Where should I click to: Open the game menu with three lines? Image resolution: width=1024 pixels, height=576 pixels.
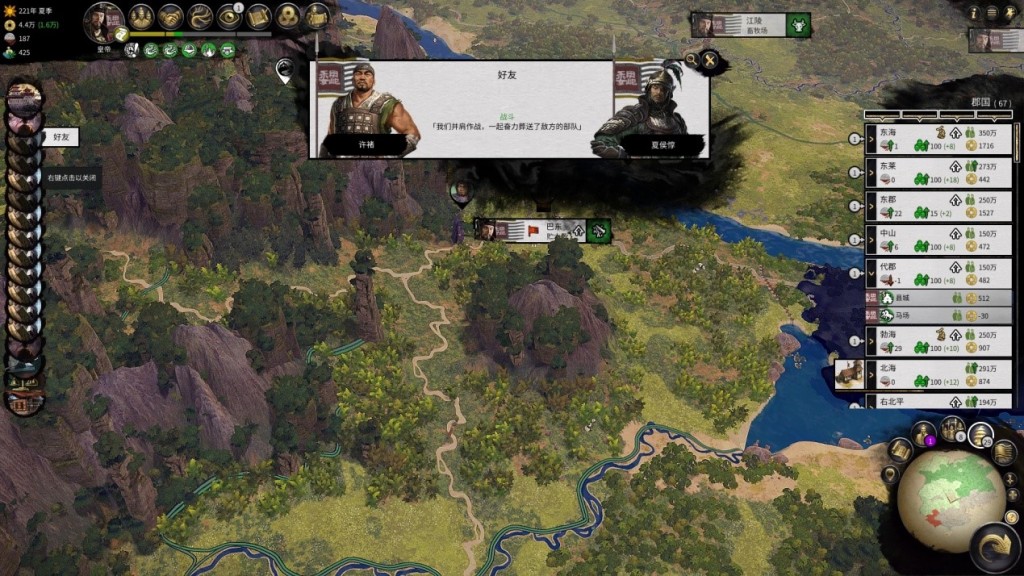[991, 12]
